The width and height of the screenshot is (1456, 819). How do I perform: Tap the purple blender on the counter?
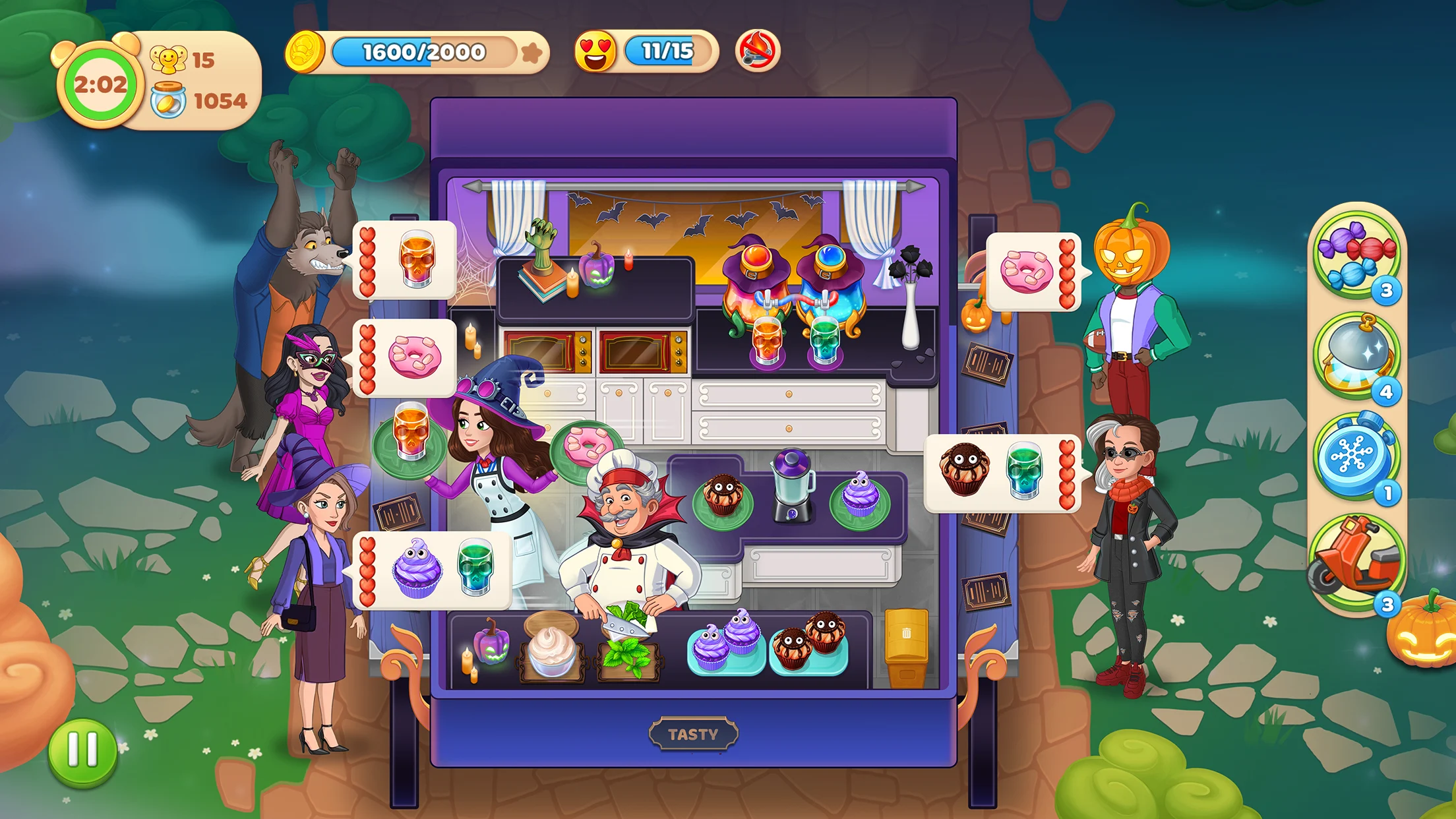[x=792, y=485]
